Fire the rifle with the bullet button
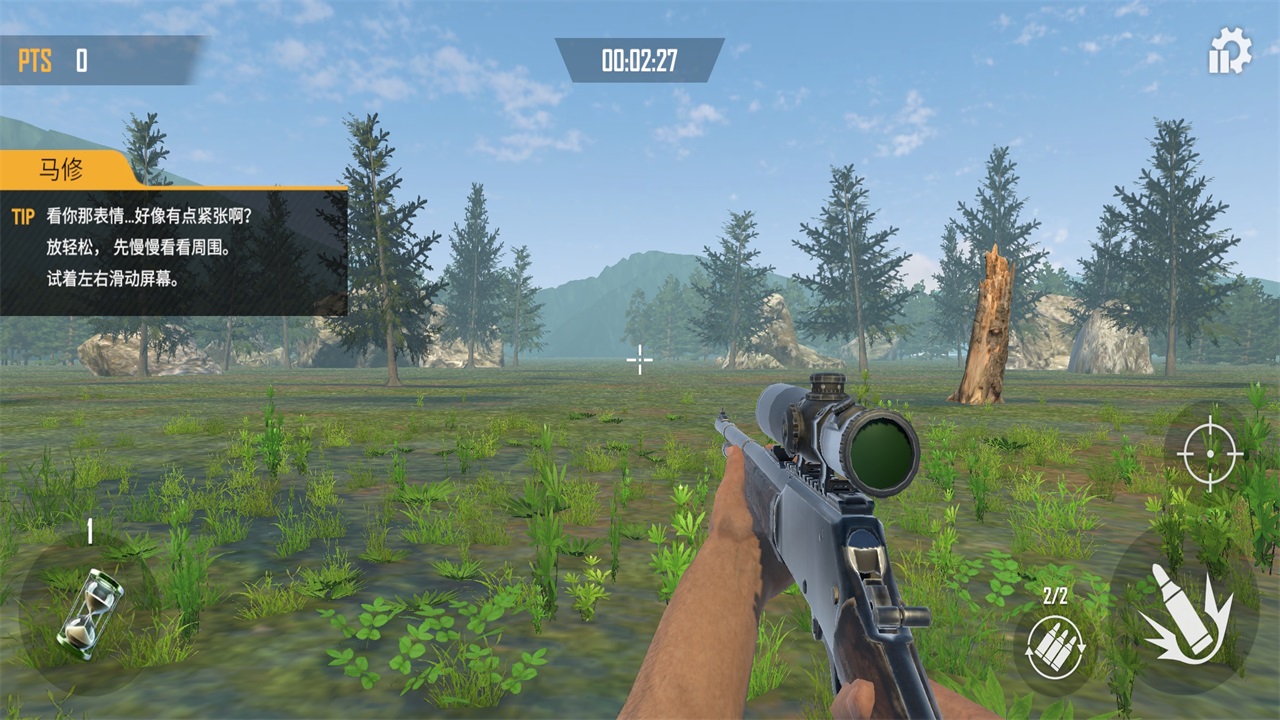 (1186, 611)
